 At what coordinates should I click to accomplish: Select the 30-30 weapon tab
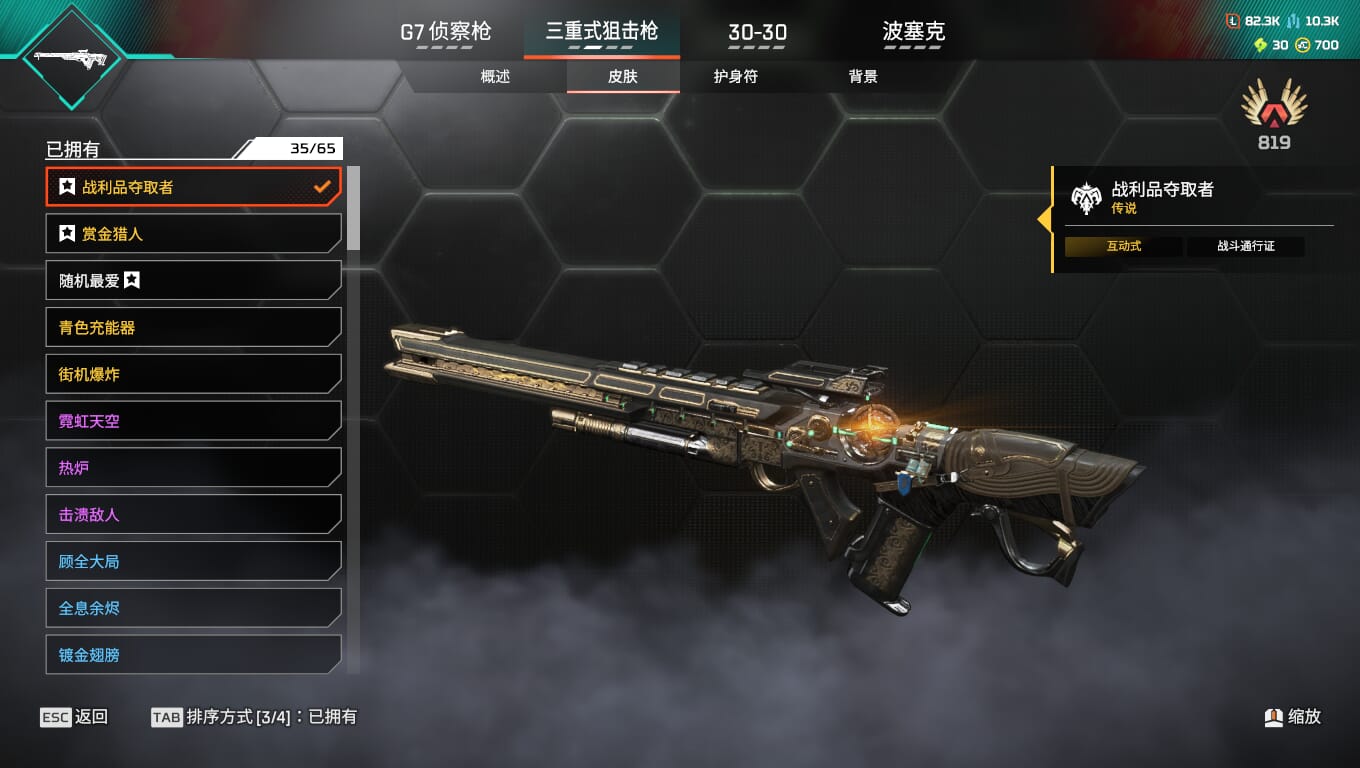[x=757, y=32]
